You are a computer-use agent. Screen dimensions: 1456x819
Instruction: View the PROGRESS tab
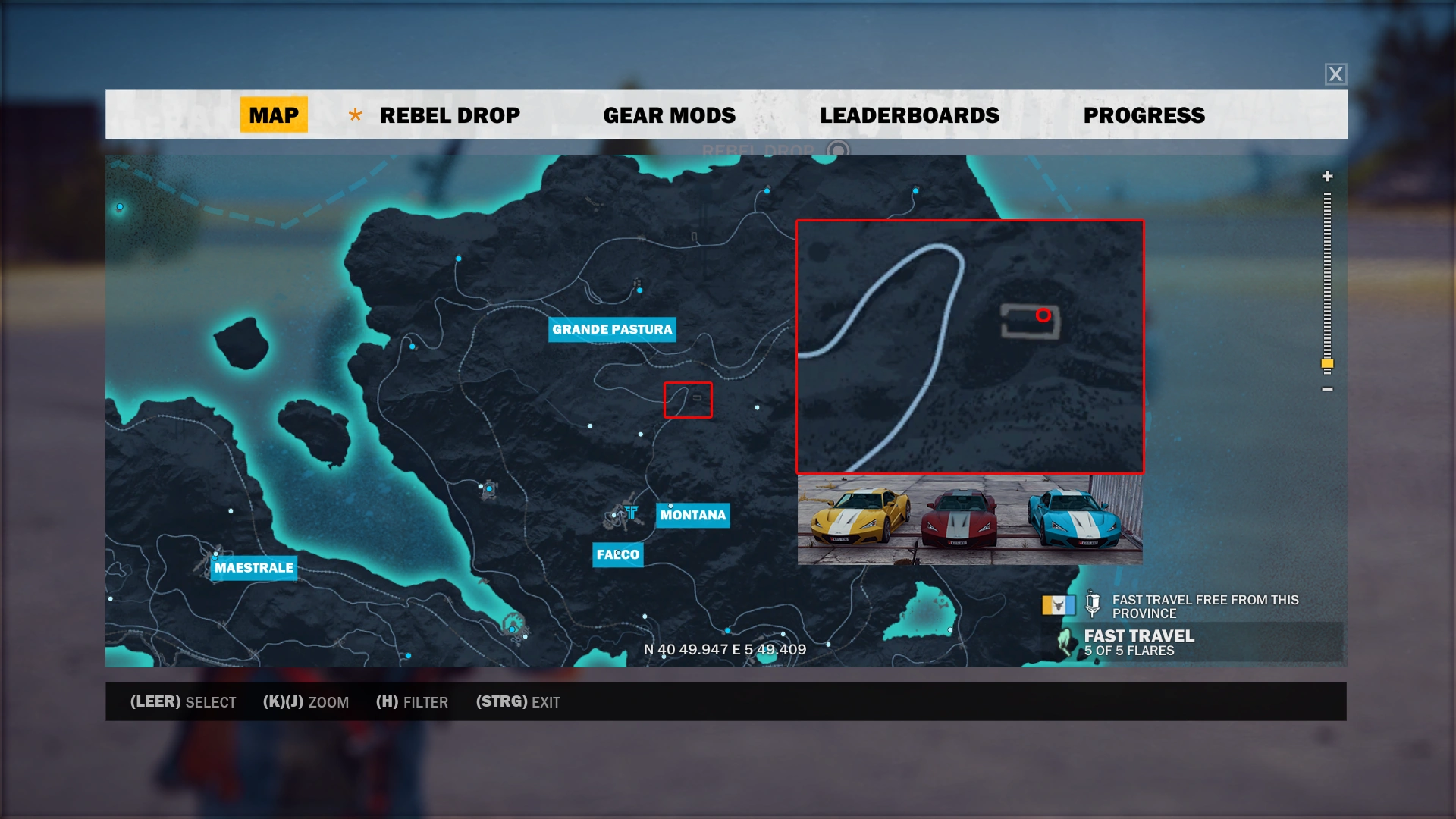pos(1144,115)
